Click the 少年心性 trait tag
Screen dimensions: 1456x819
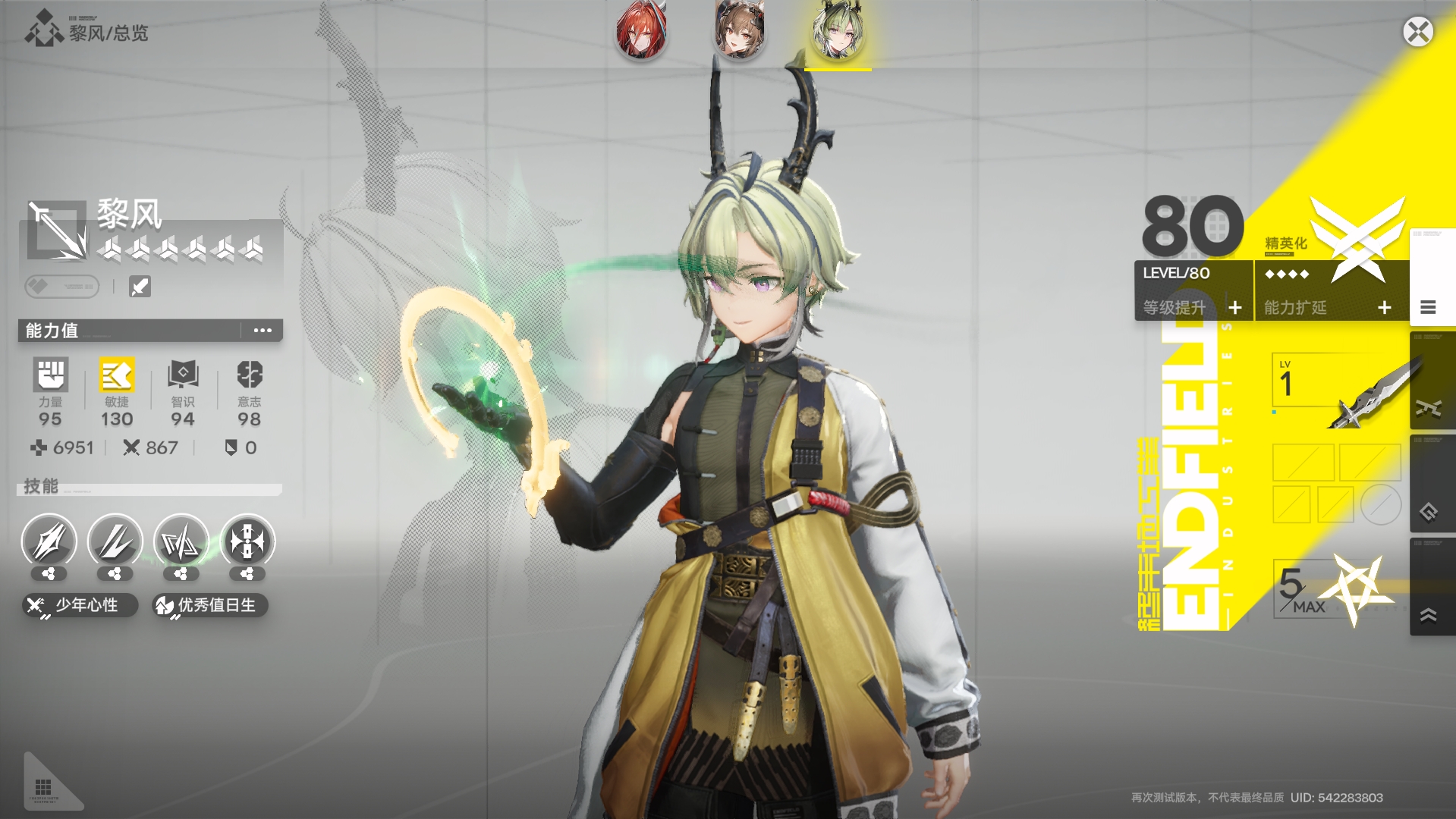[78, 605]
